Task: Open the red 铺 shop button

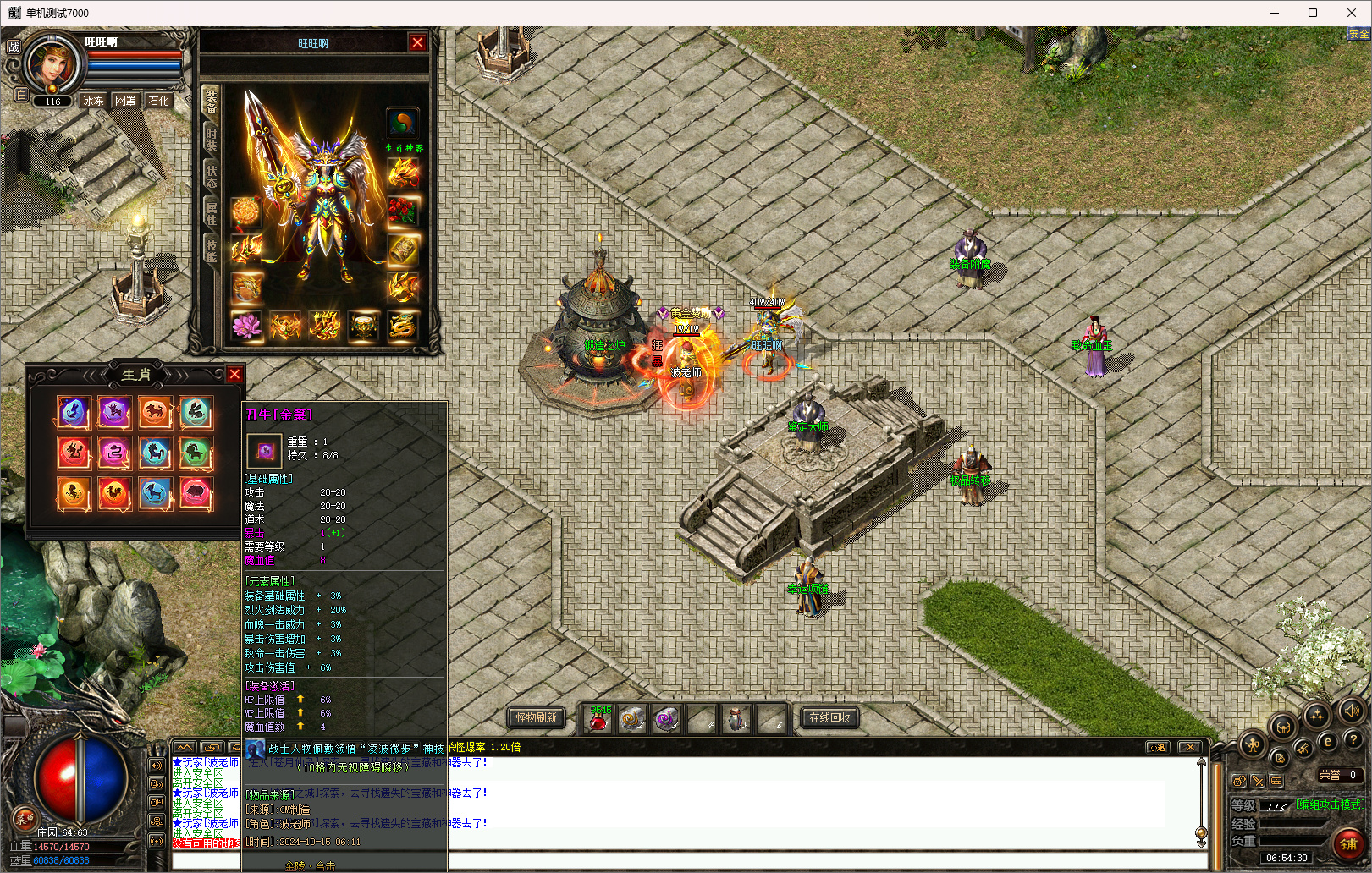Action: coord(1348,843)
